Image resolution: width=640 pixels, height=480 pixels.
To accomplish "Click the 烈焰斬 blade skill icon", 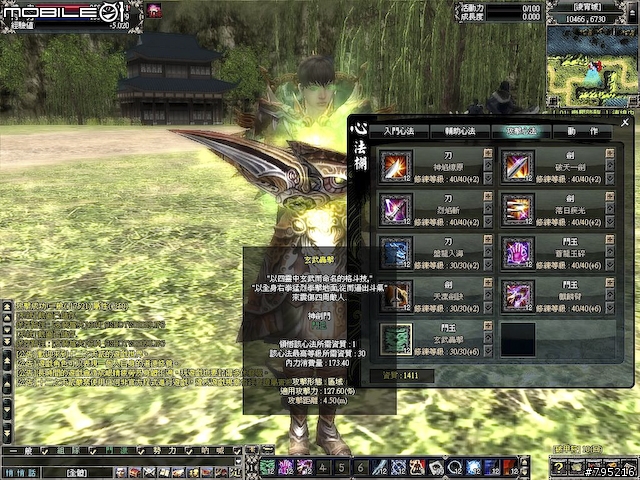I will pos(397,209).
